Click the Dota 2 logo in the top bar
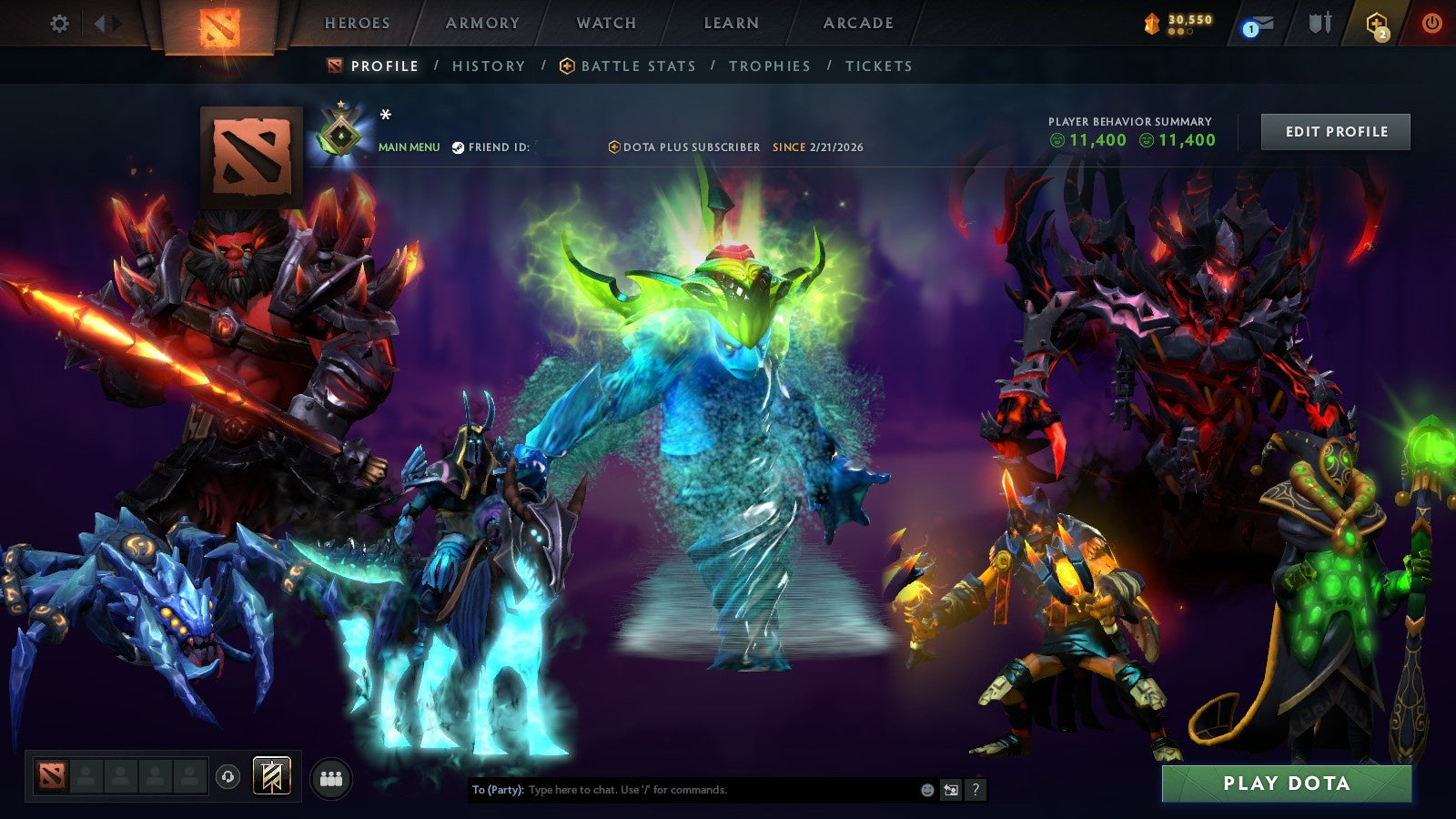 (x=218, y=24)
